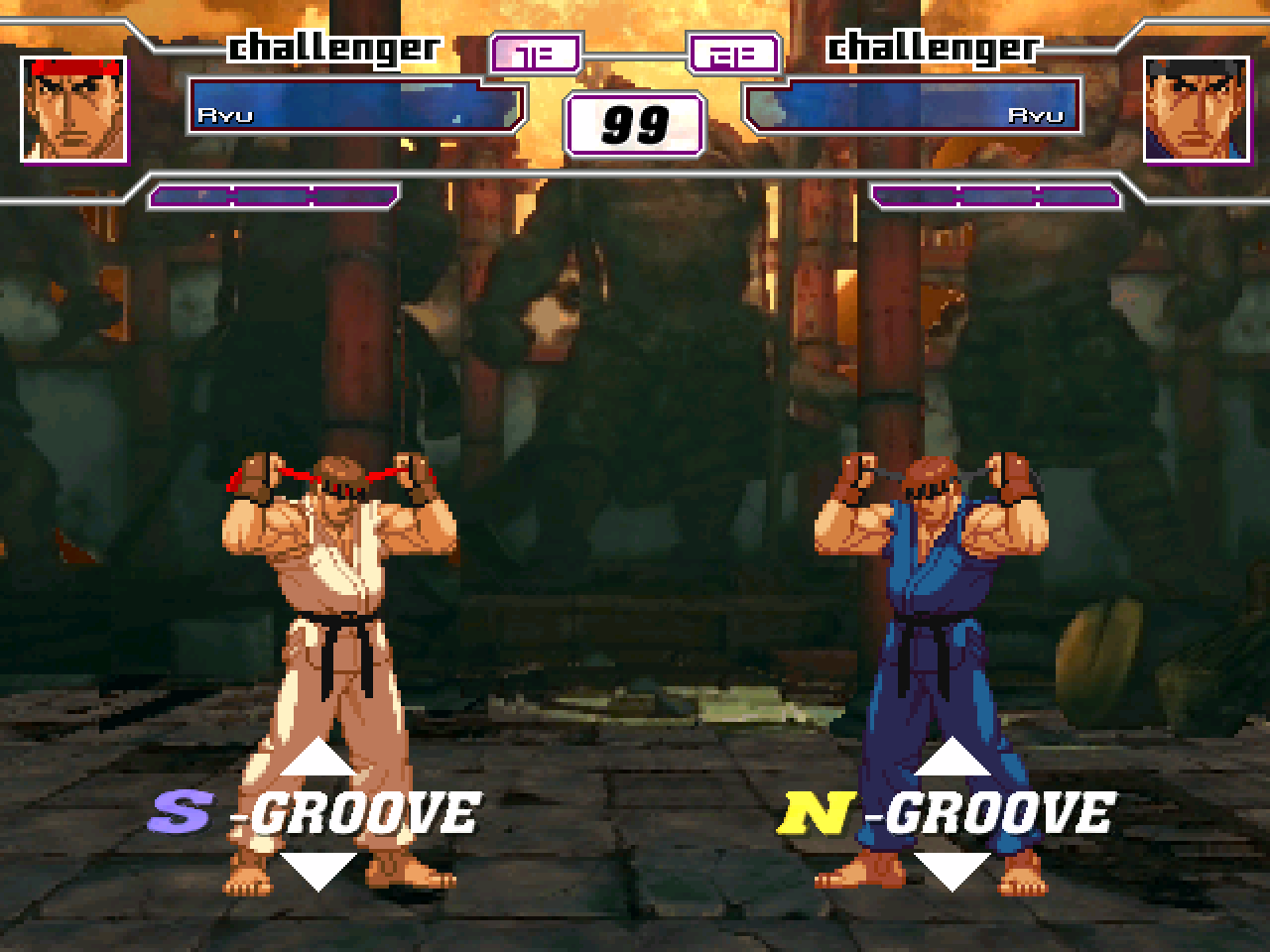The image size is (1270, 952).
Task: Click Player 1's round counter box
Action: [537, 54]
